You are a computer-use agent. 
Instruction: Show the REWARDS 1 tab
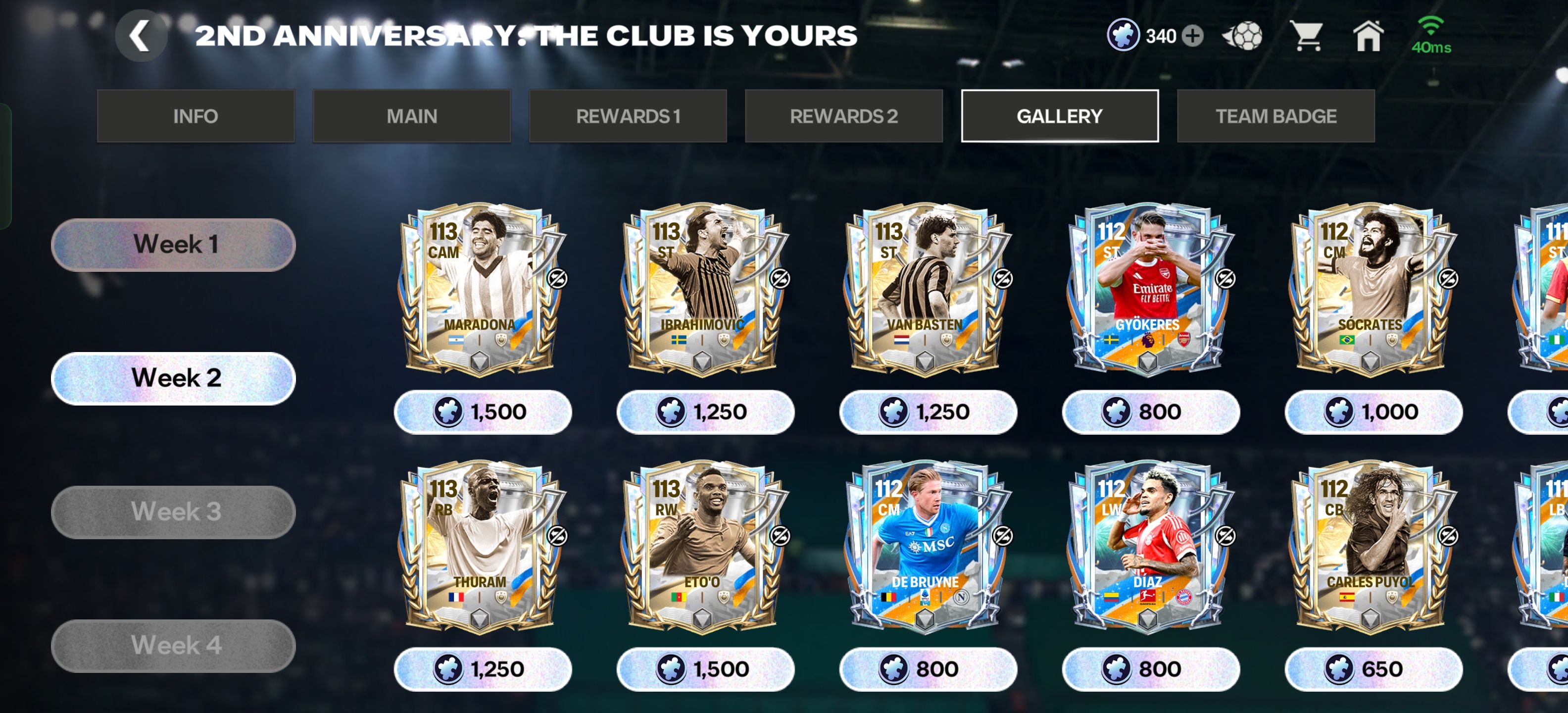628,116
